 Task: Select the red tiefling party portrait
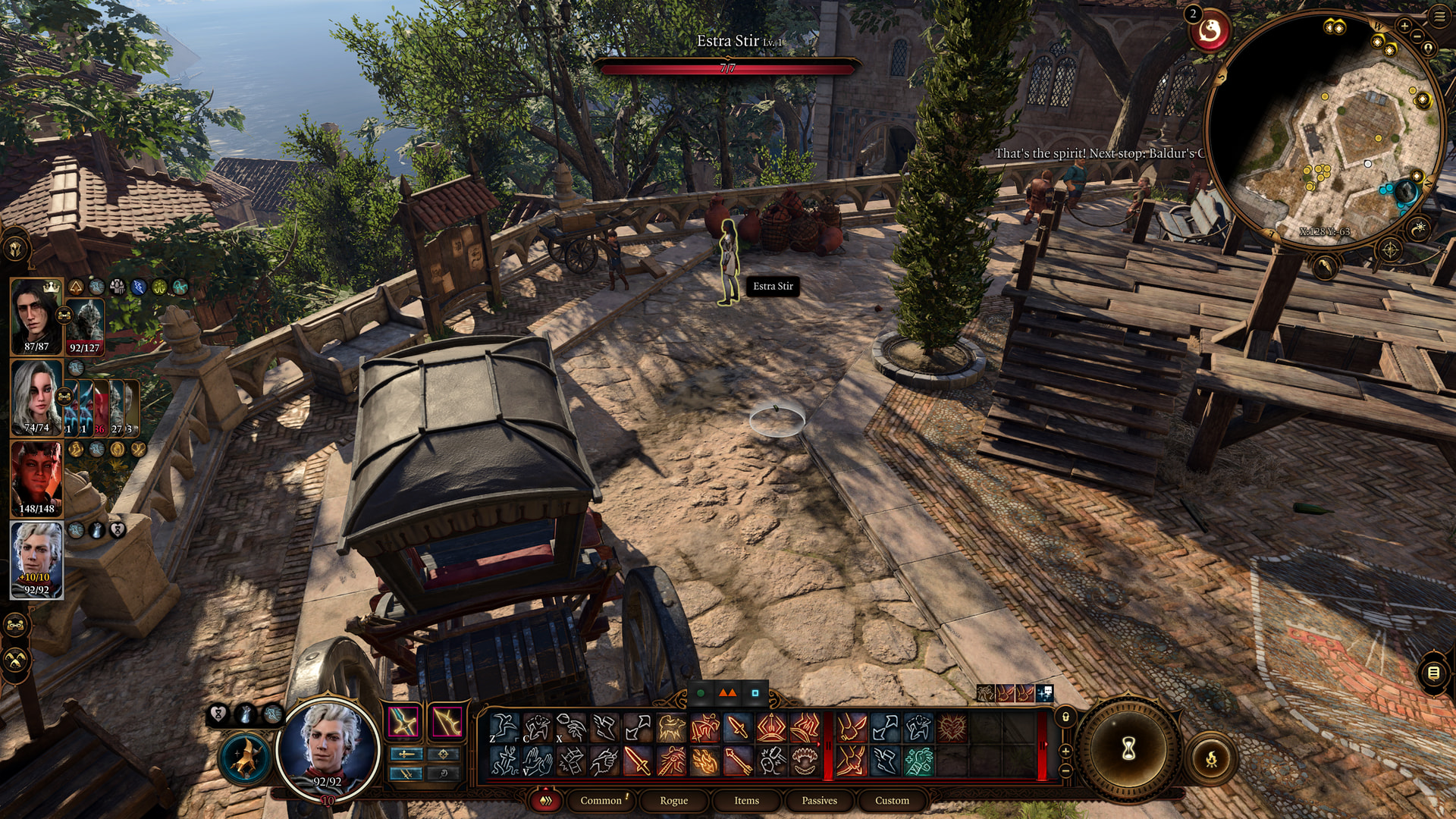(36, 478)
